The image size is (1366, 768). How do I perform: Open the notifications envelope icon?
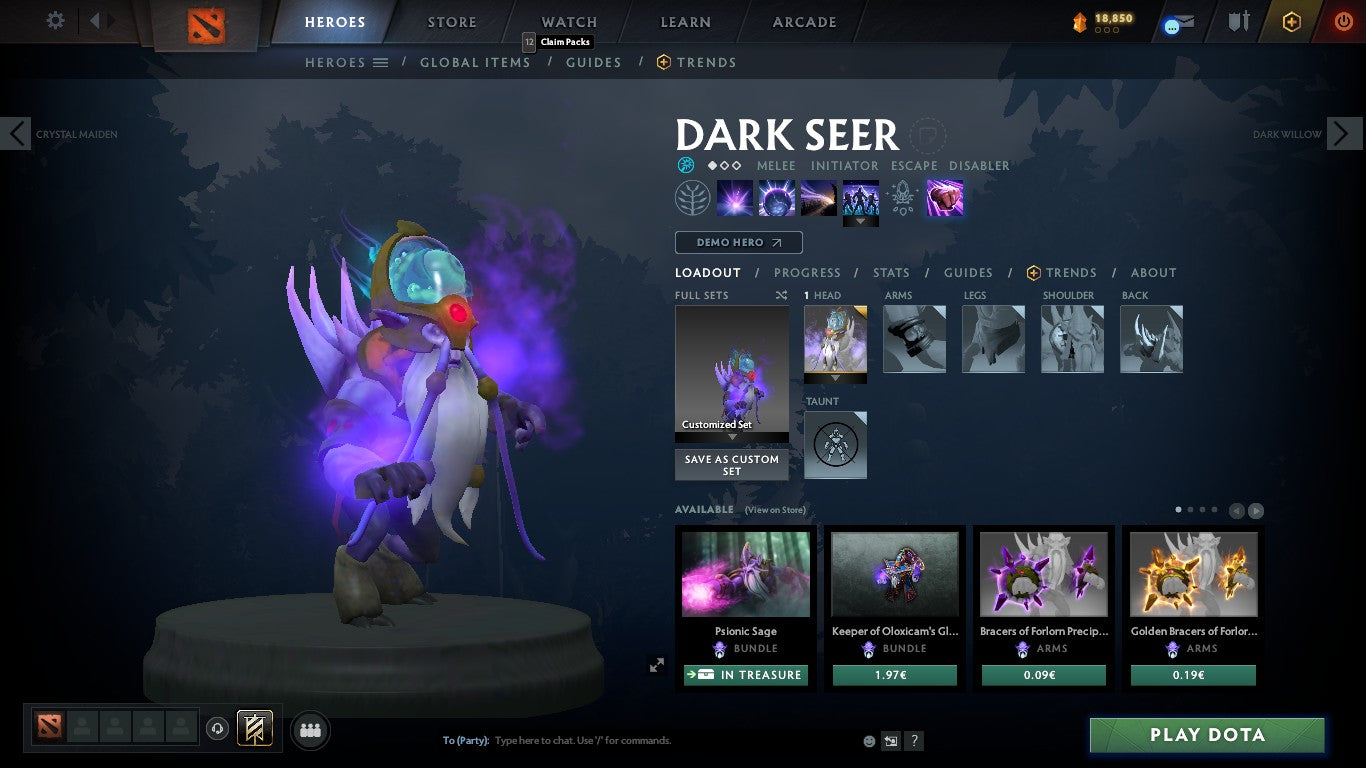pos(1180,21)
